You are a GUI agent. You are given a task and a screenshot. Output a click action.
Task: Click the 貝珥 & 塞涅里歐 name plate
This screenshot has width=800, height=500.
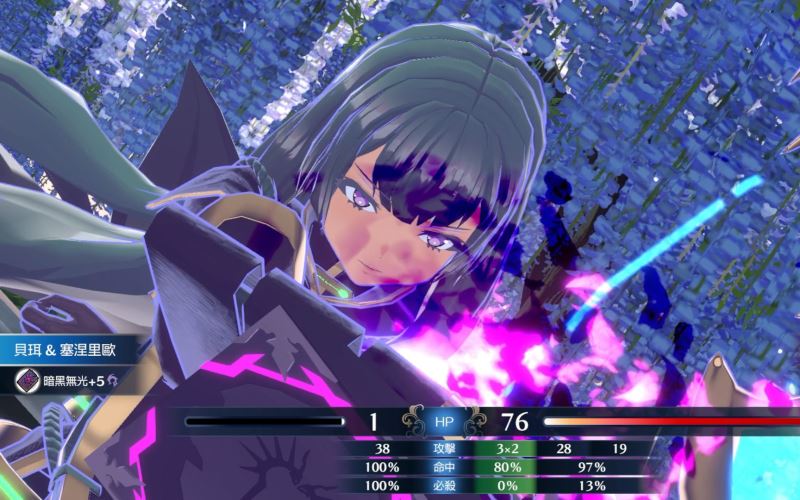point(70,351)
